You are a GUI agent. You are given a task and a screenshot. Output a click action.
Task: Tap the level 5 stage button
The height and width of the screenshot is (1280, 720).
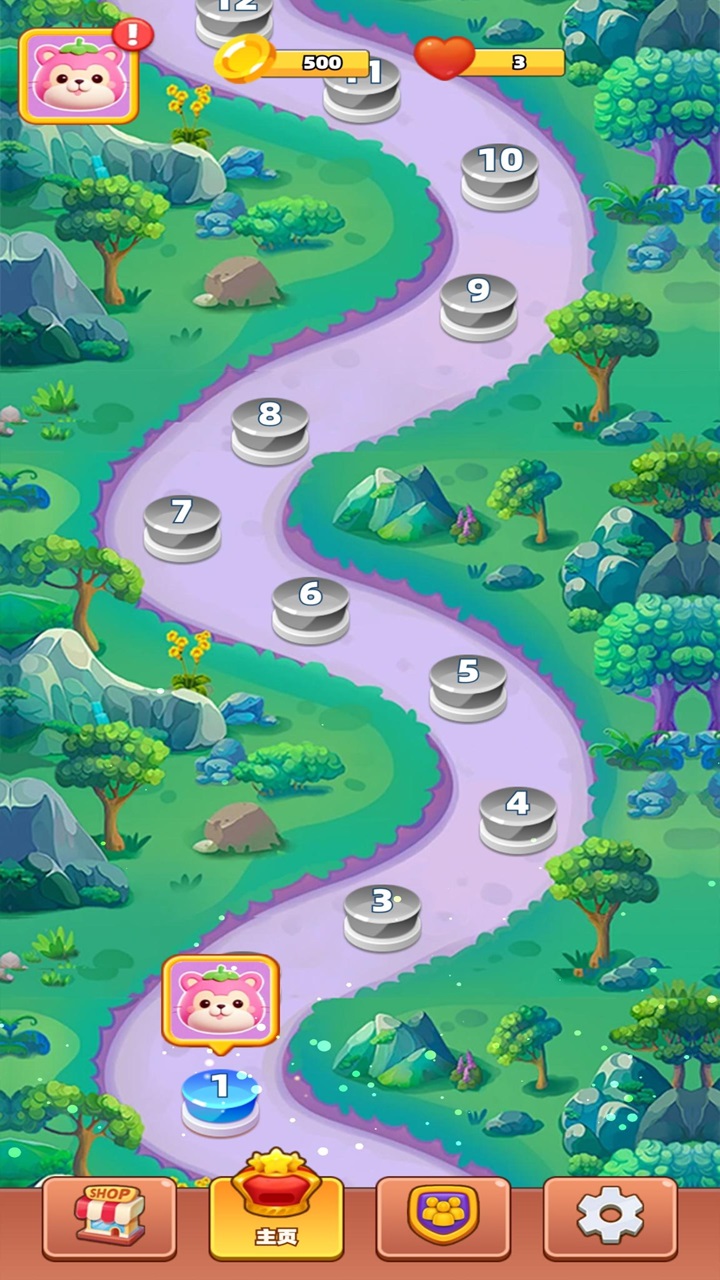tap(468, 682)
